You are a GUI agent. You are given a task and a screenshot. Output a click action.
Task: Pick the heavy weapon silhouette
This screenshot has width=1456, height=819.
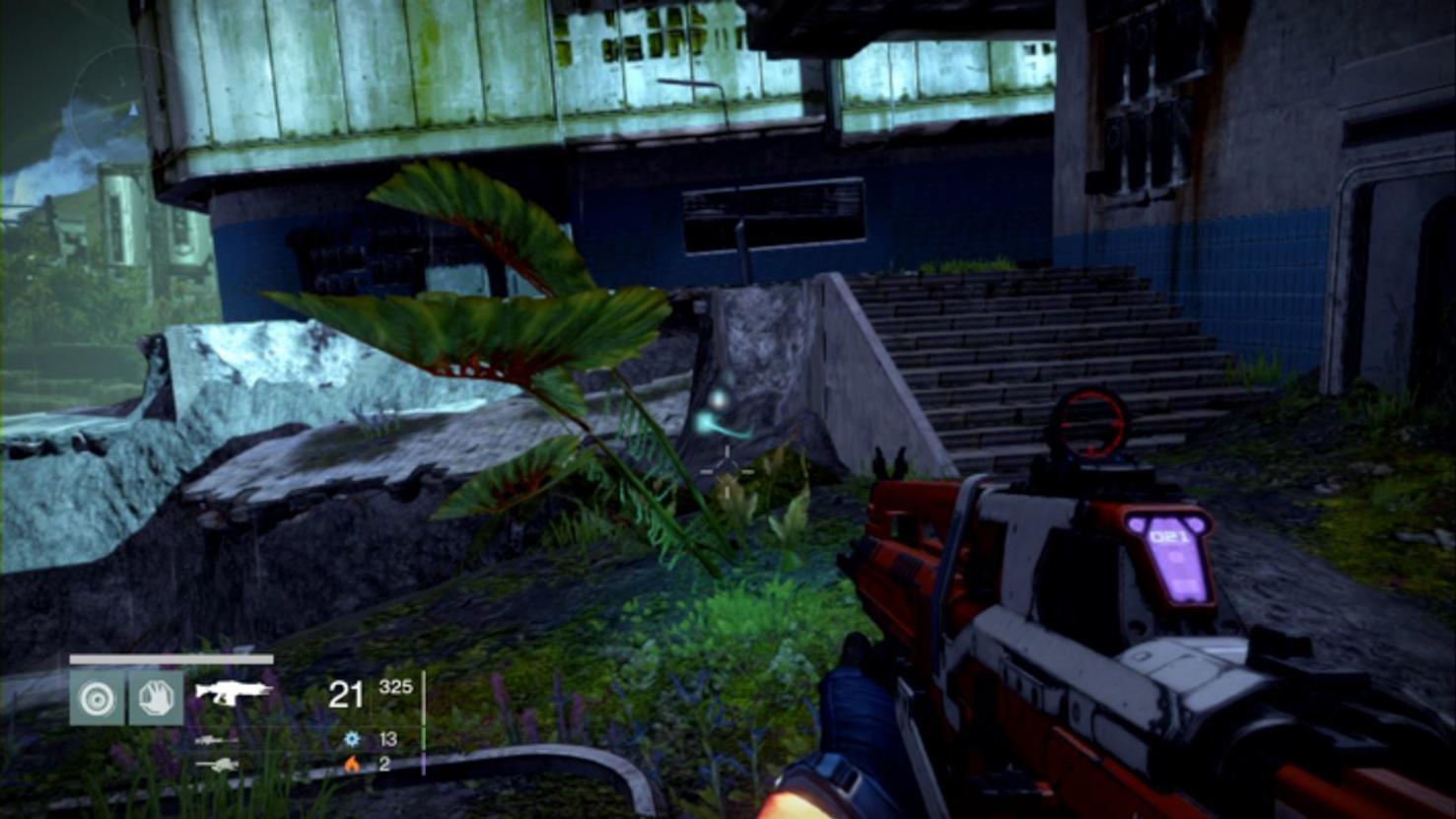(215, 764)
